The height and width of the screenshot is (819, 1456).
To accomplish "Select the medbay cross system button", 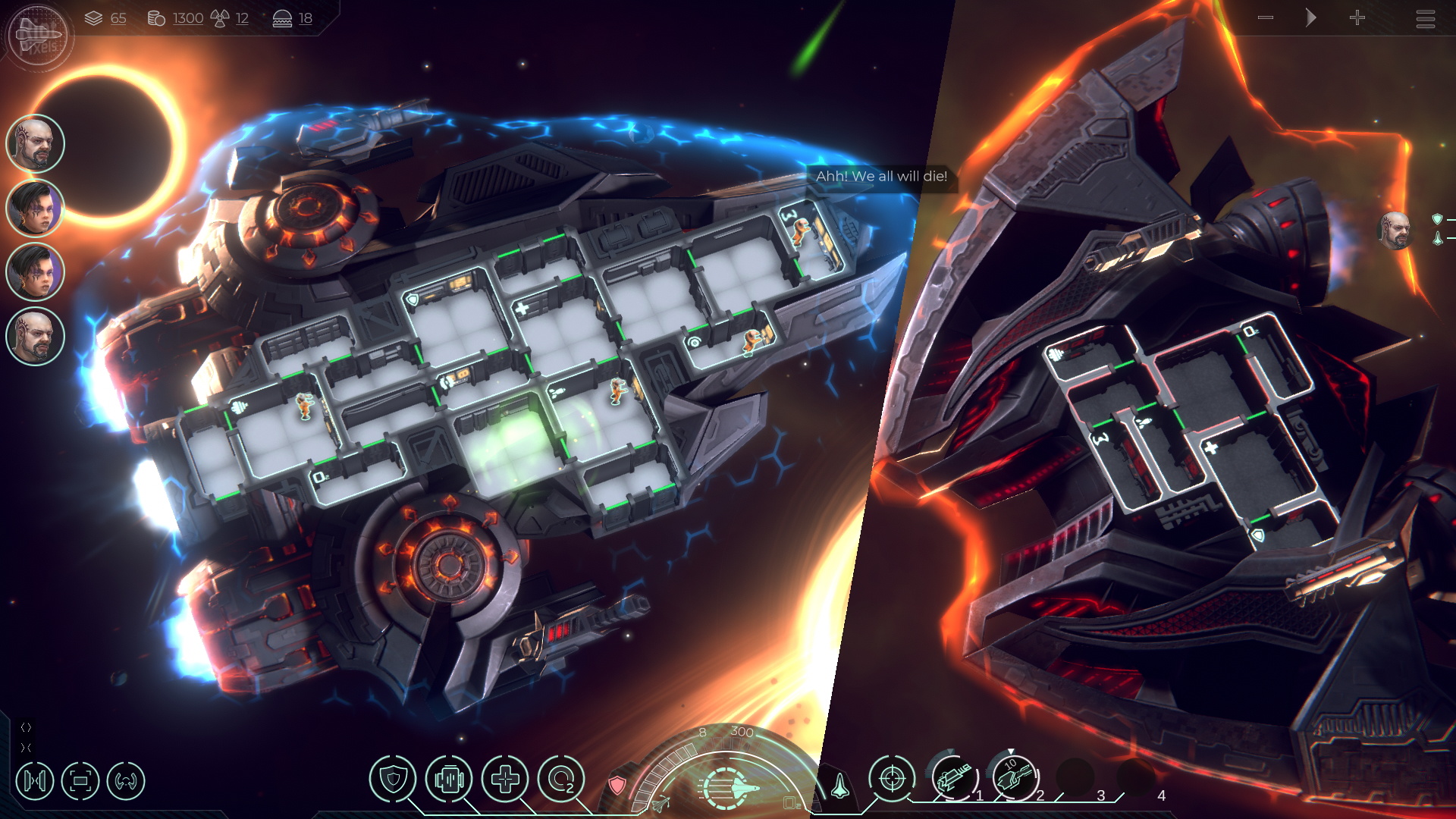I will pyautogui.click(x=505, y=779).
